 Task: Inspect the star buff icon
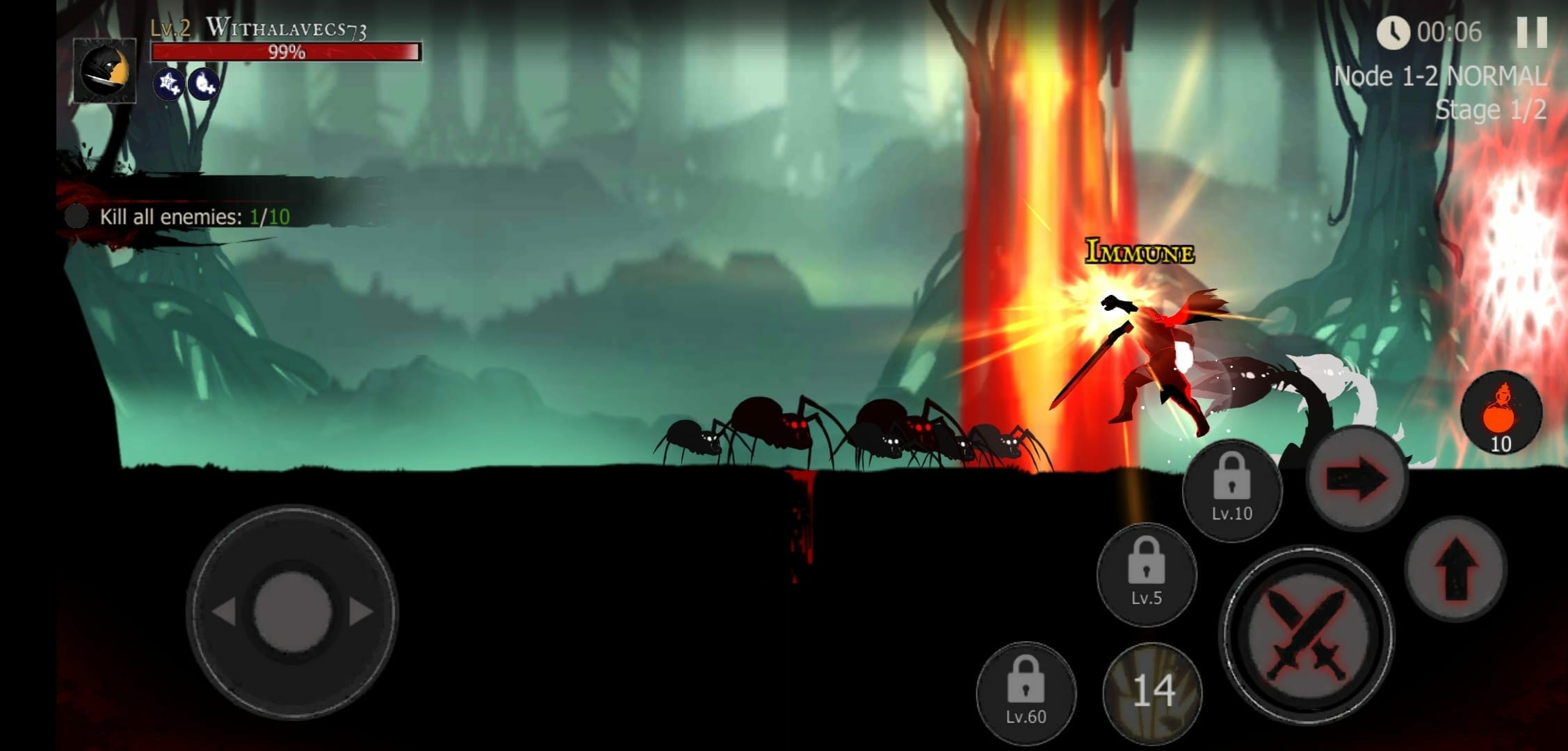point(169,85)
